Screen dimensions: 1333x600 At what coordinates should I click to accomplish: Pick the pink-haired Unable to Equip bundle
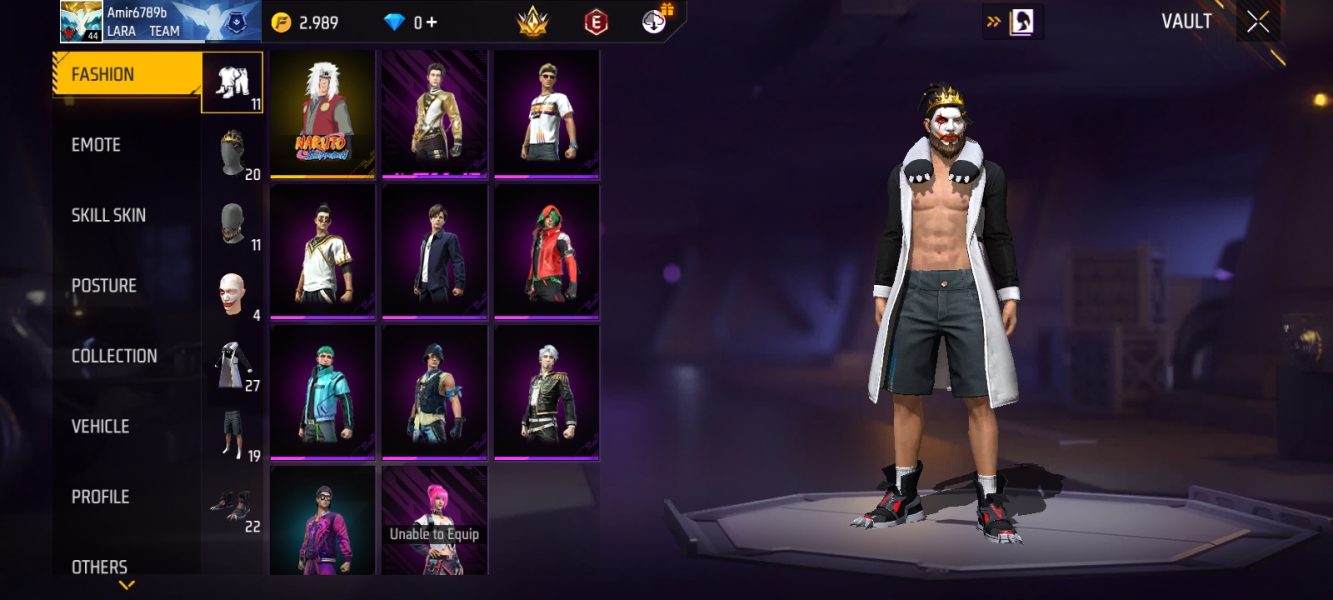pyautogui.click(x=434, y=520)
